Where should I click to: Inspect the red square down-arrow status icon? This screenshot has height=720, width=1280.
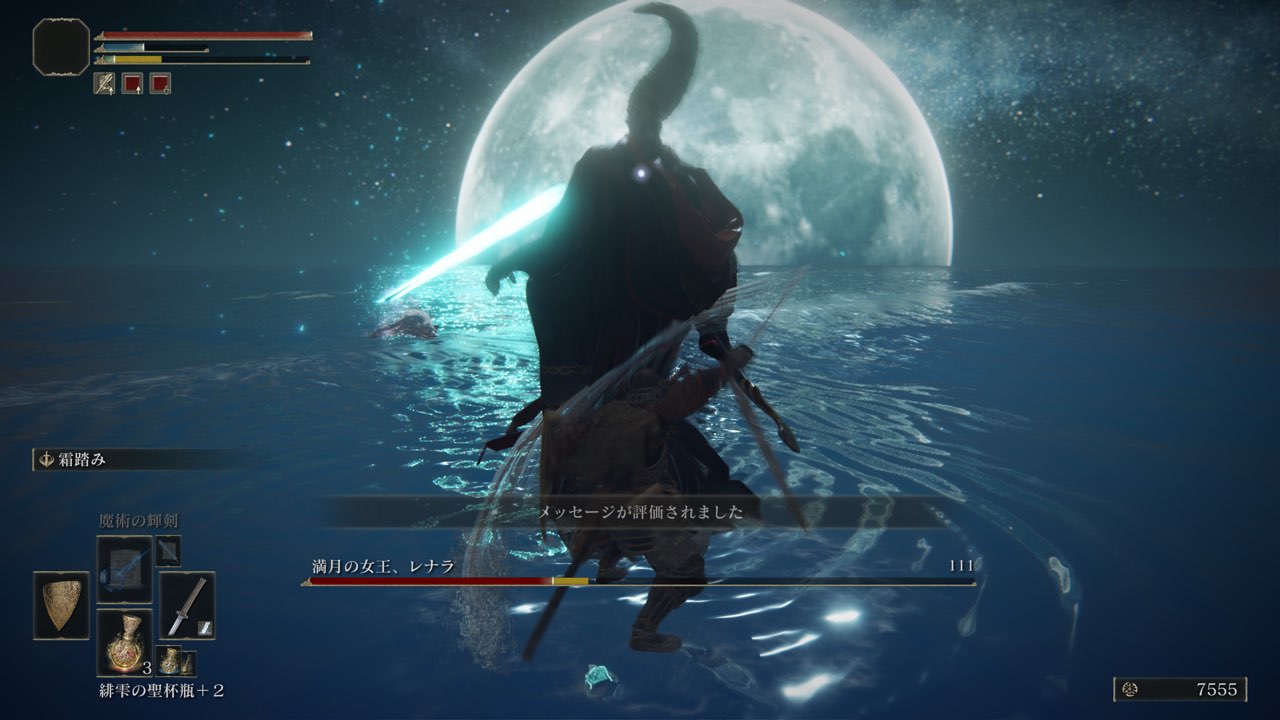point(160,84)
